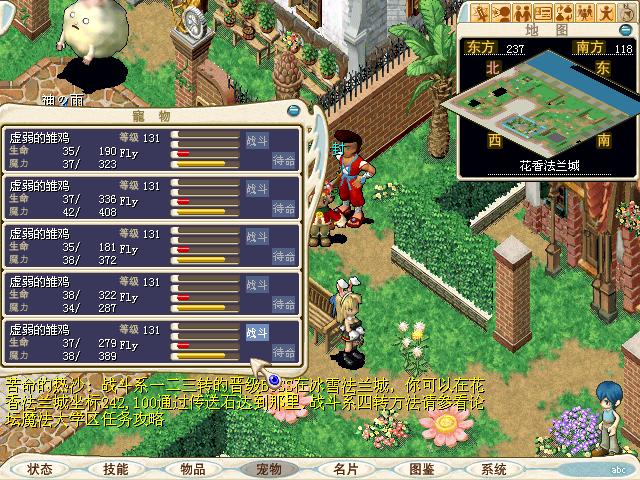640x480 pixels.
Task: Set pet with 190 max life to 战斗
Action: pos(256,139)
